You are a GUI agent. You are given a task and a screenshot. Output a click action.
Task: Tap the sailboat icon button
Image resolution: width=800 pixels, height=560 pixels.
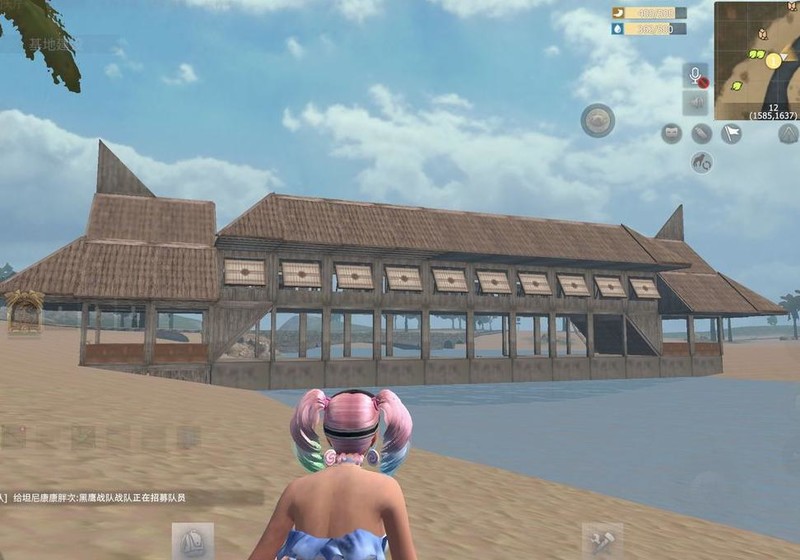coord(192,541)
